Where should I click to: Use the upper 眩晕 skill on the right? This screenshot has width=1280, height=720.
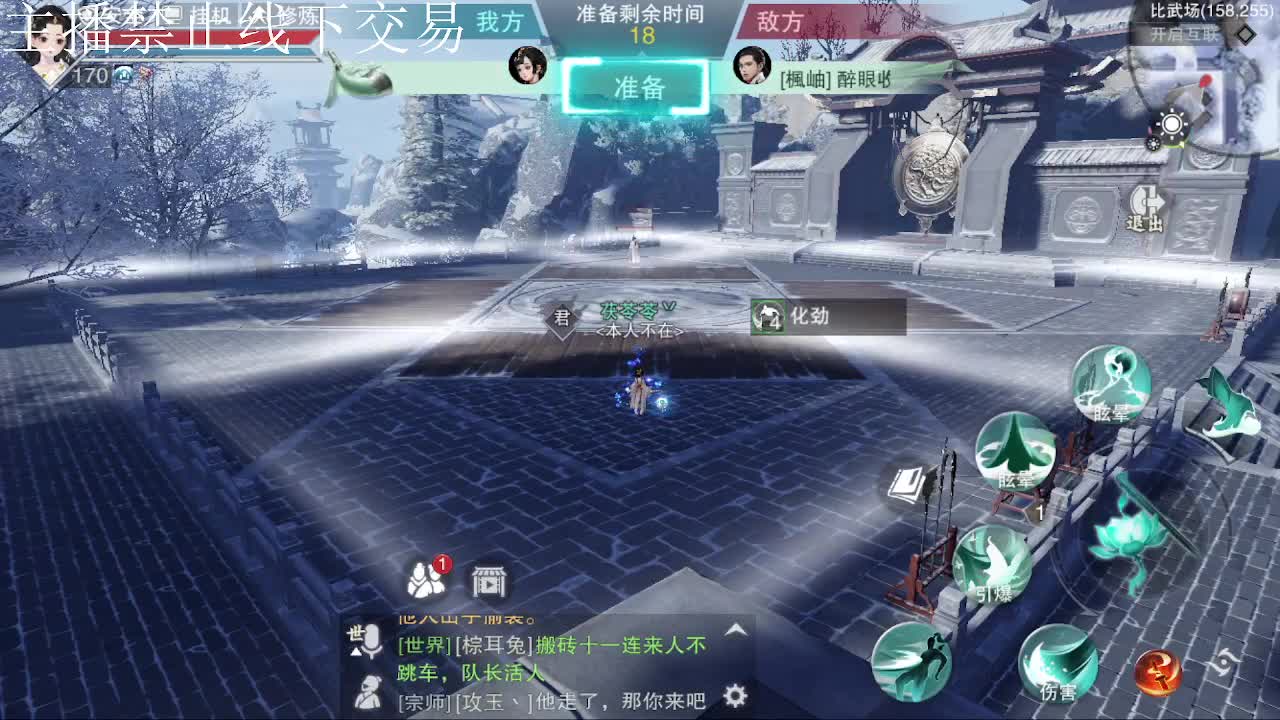[x=1112, y=389]
